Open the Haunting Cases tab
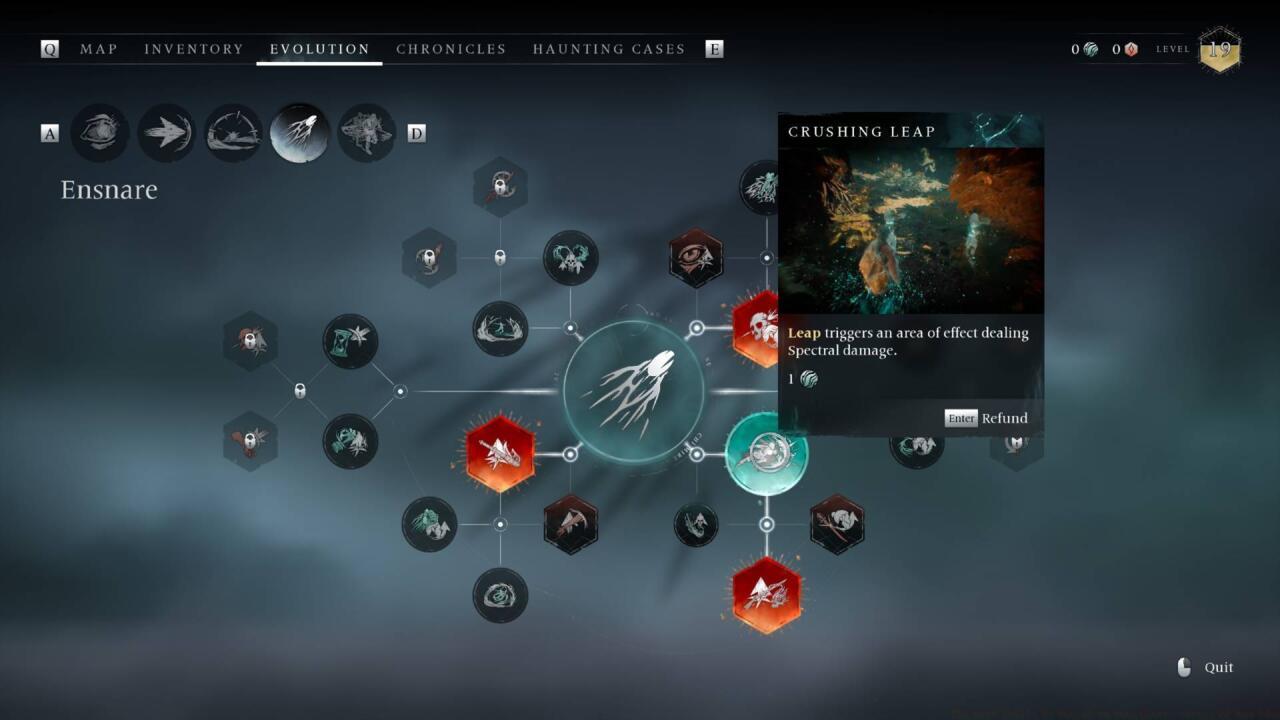 pos(609,49)
